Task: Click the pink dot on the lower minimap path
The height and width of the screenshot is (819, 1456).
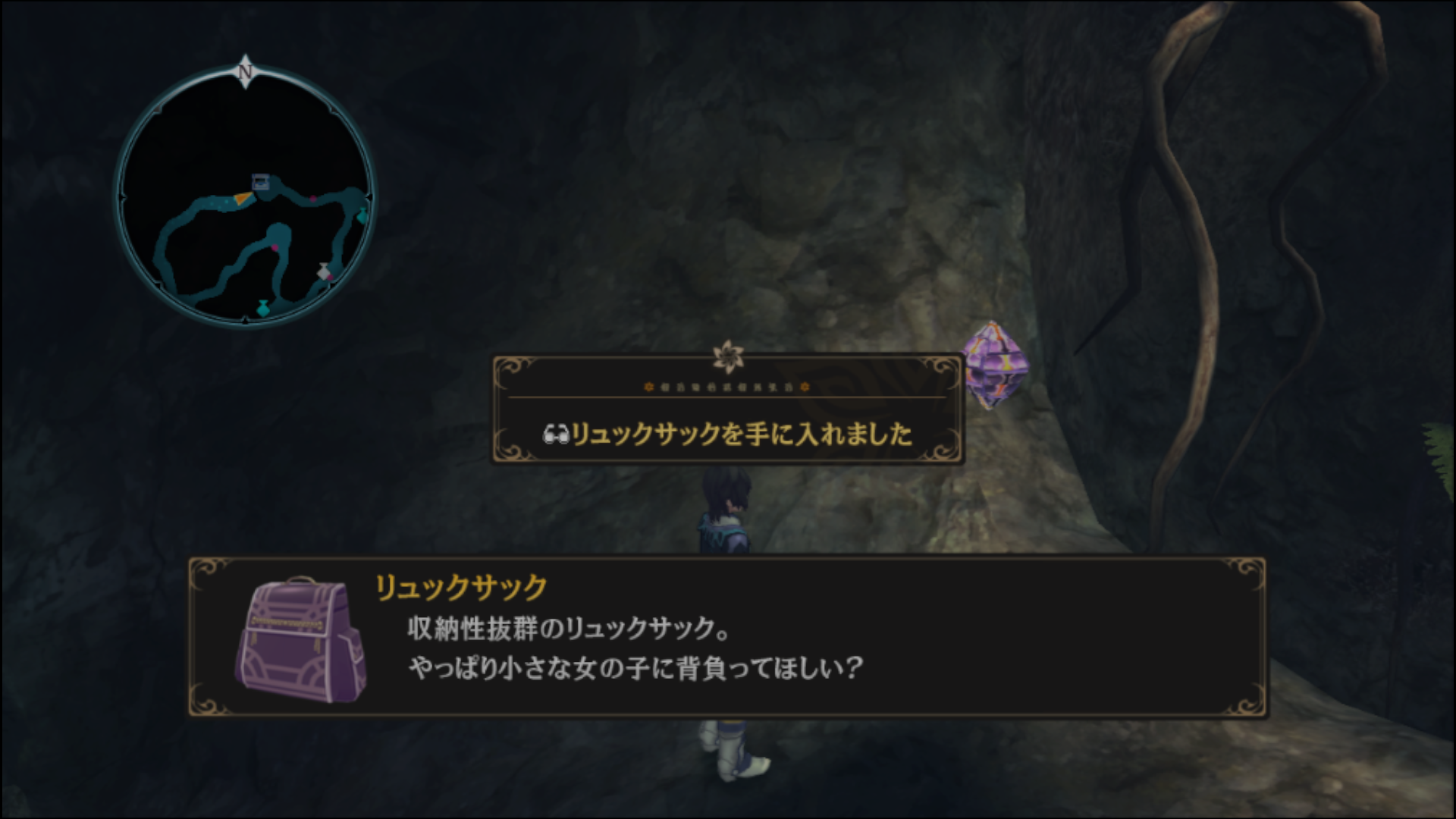Action: 275,248
